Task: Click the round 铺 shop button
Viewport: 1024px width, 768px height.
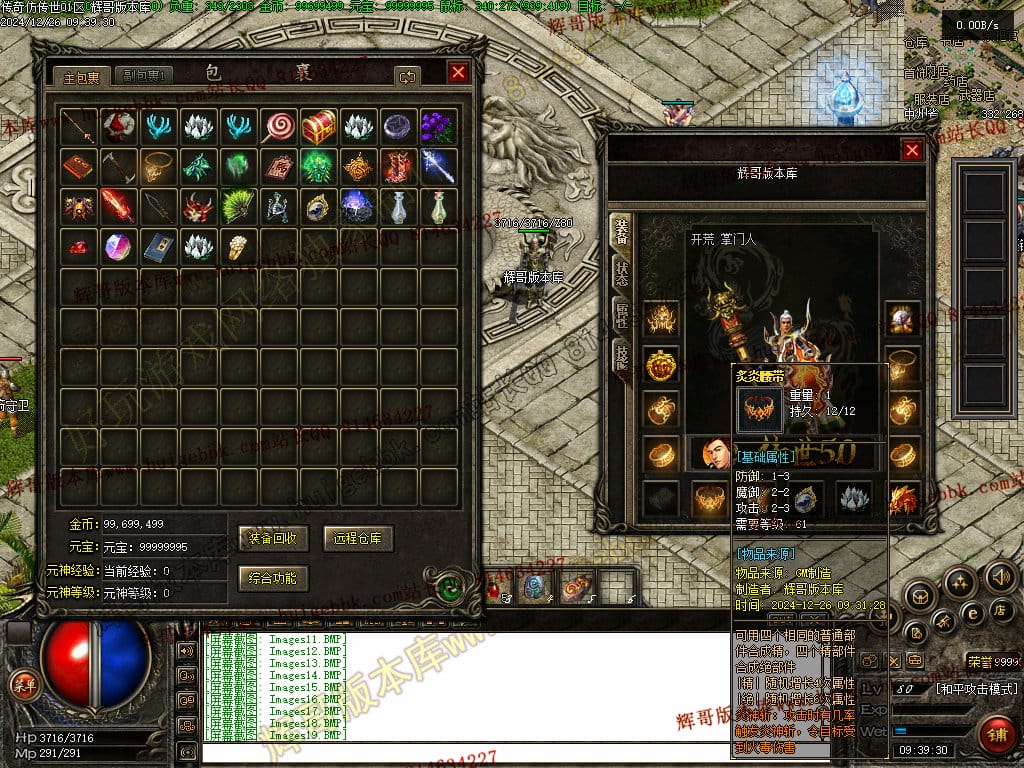Action: 997,733
